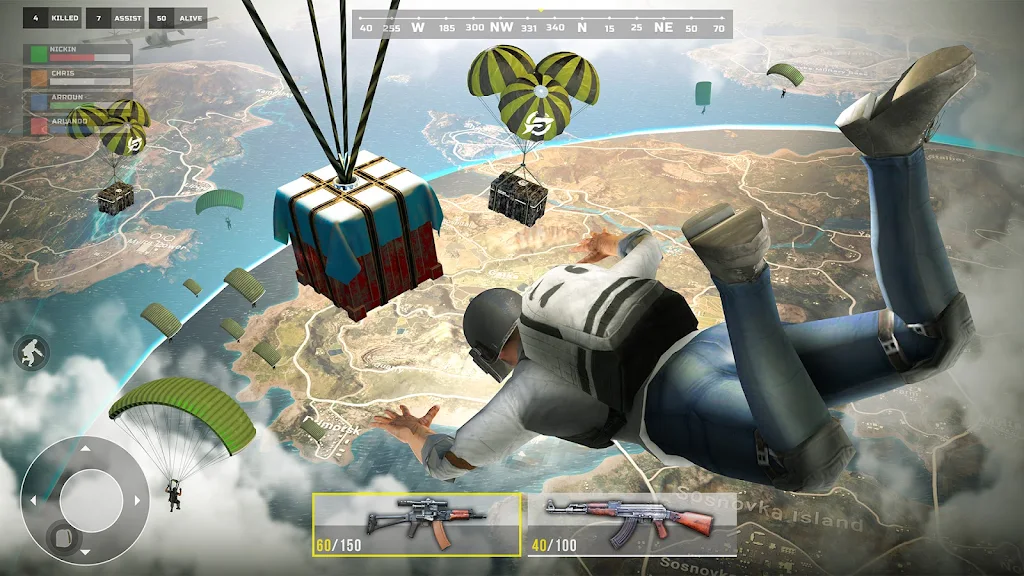
Task: Tap the joystick's left arrow
Action: (x=33, y=499)
